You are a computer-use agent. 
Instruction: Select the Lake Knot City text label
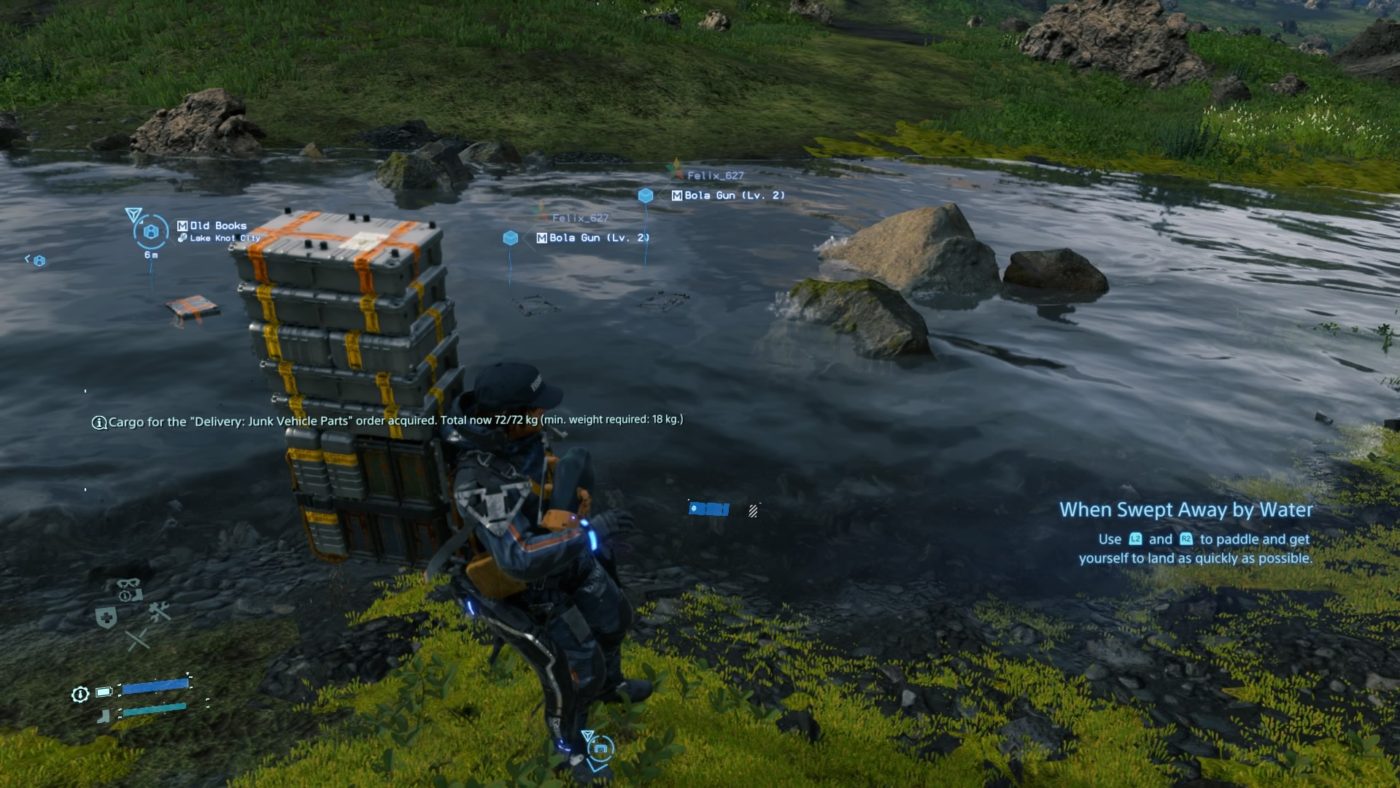click(x=224, y=238)
